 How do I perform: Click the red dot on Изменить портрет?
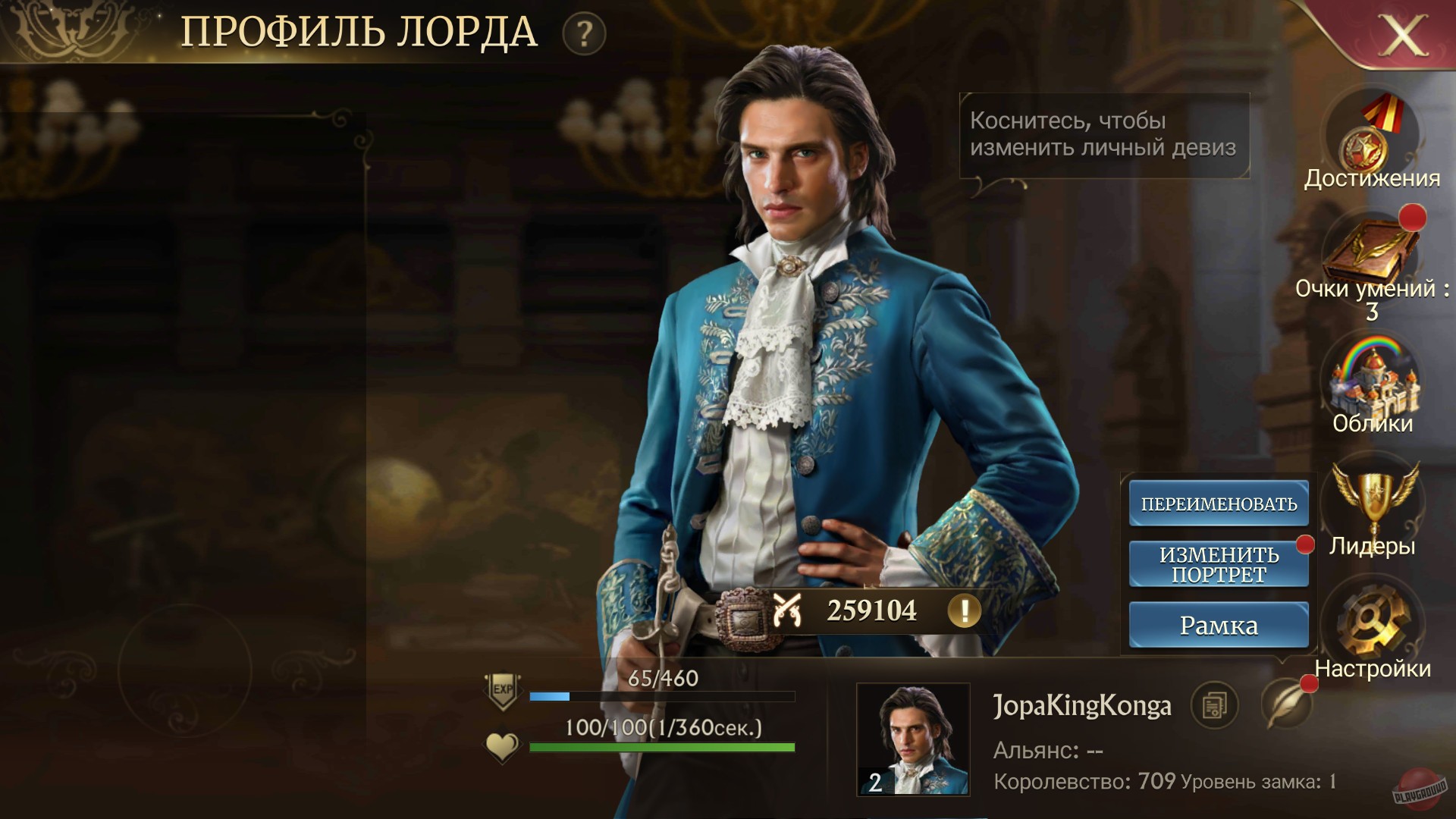coord(1304,544)
